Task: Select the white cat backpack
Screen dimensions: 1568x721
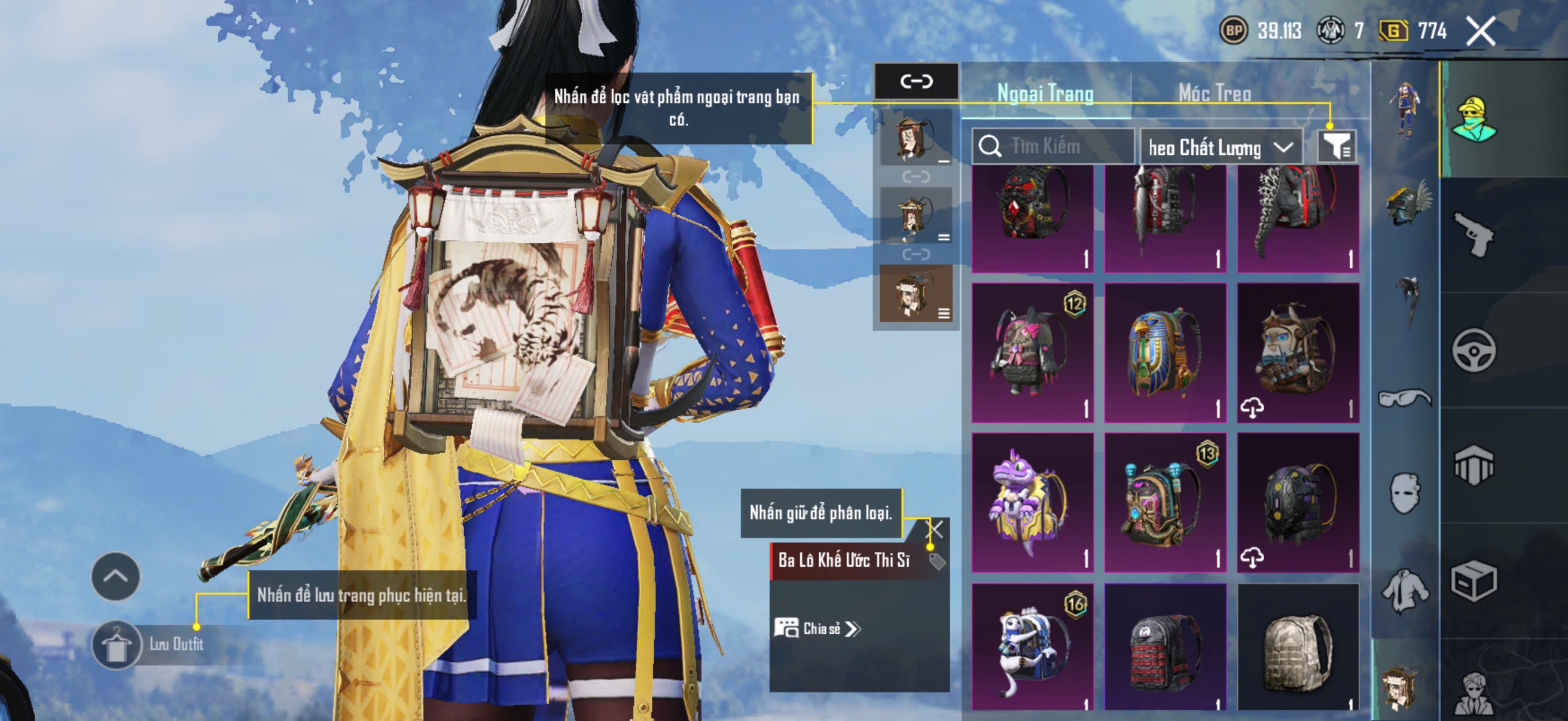Action: click(x=1032, y=648)
